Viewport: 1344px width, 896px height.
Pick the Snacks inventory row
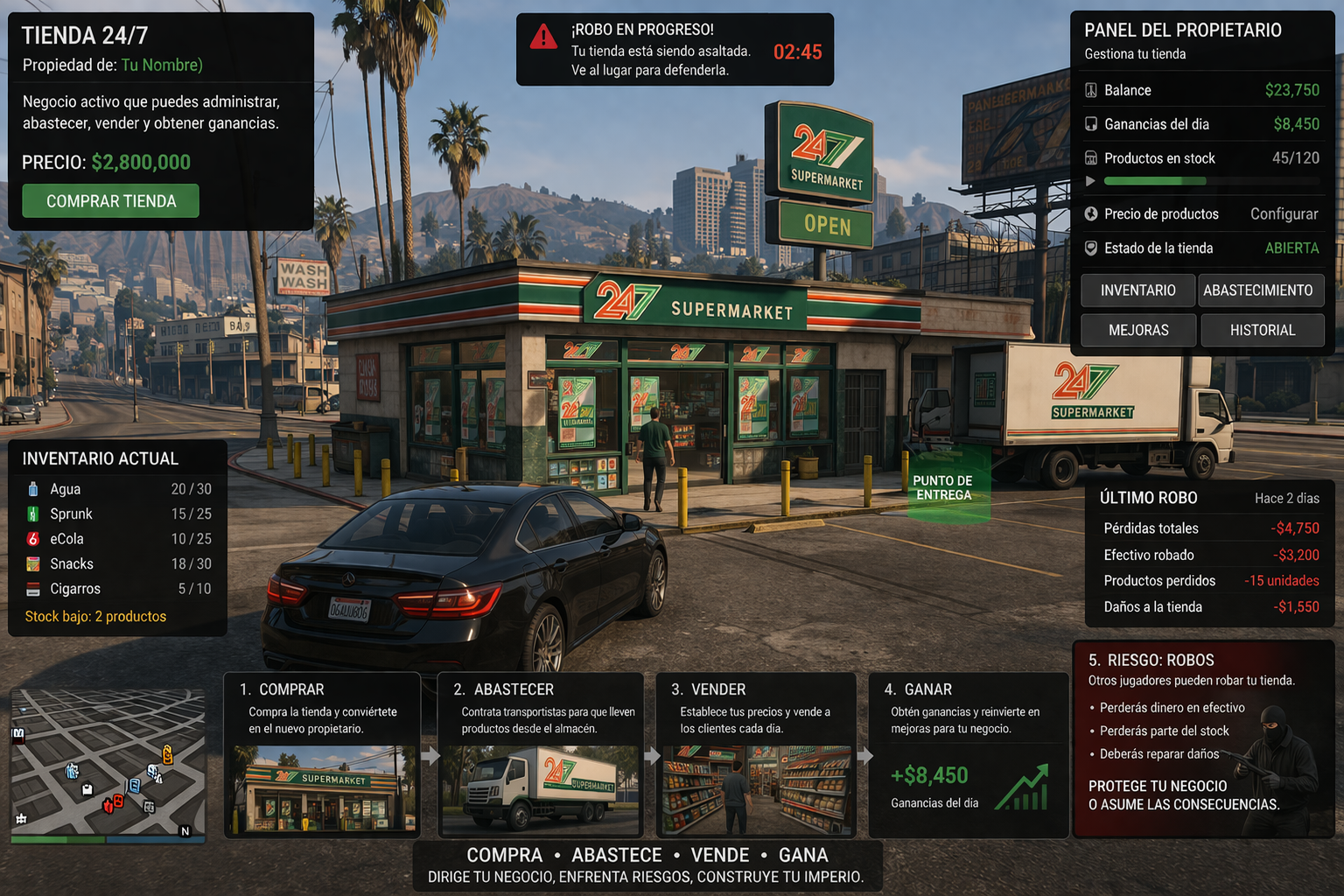pos(118,564)
